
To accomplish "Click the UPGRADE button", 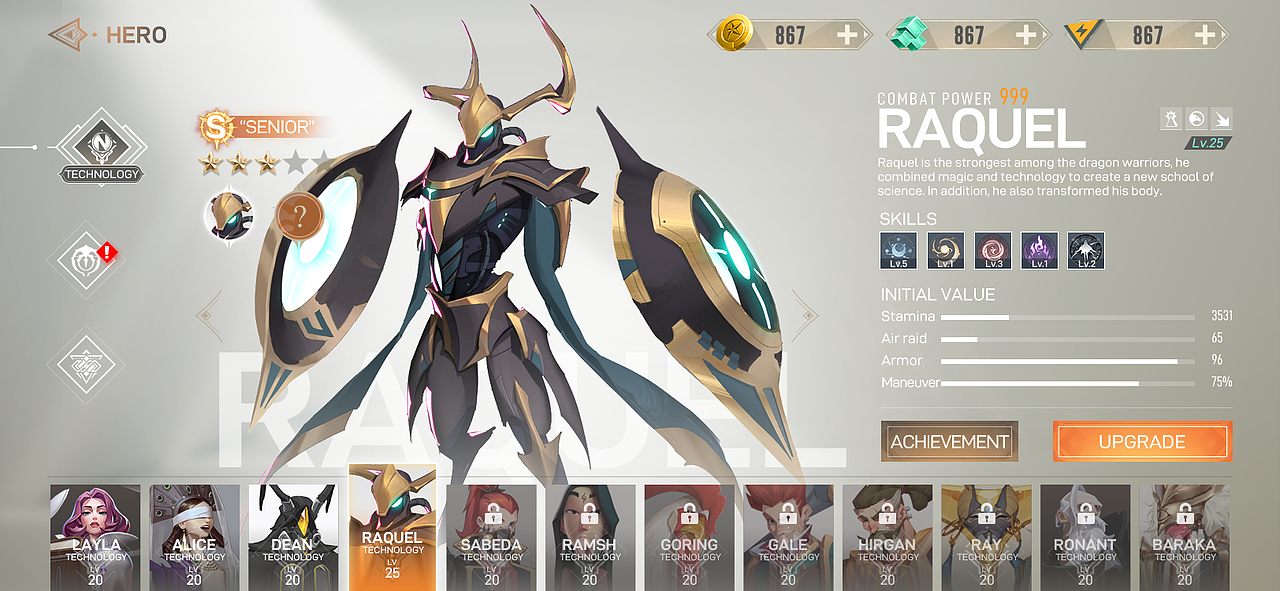I will point(1142,441).
